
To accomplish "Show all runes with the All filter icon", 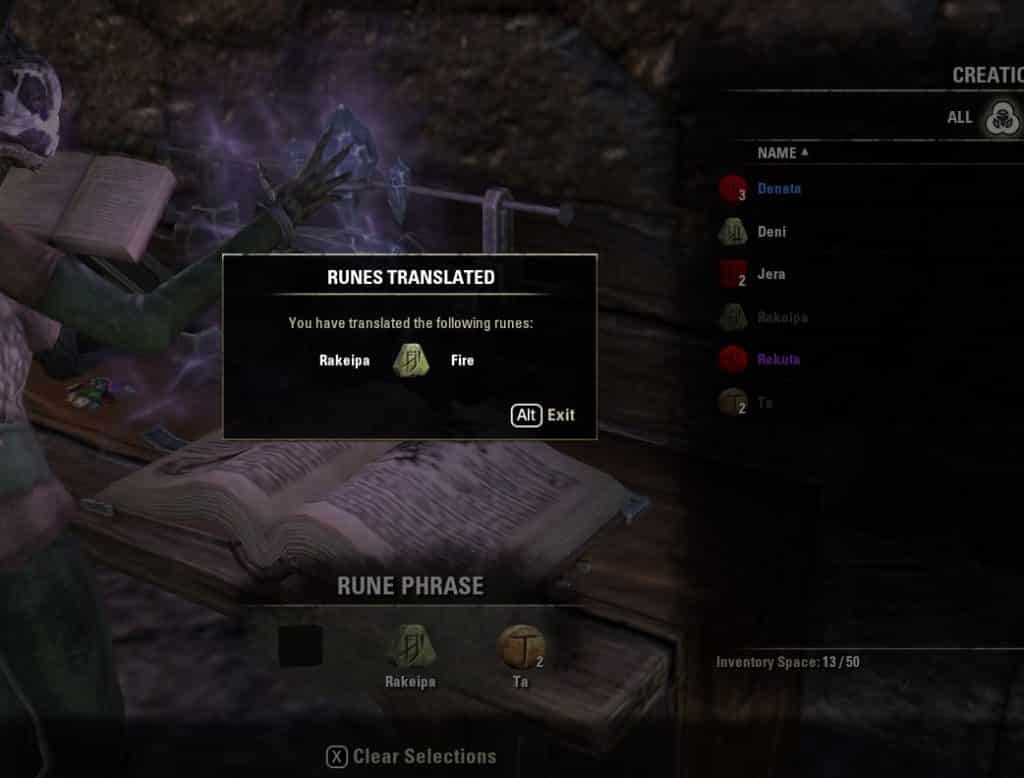I will (997, 118).
